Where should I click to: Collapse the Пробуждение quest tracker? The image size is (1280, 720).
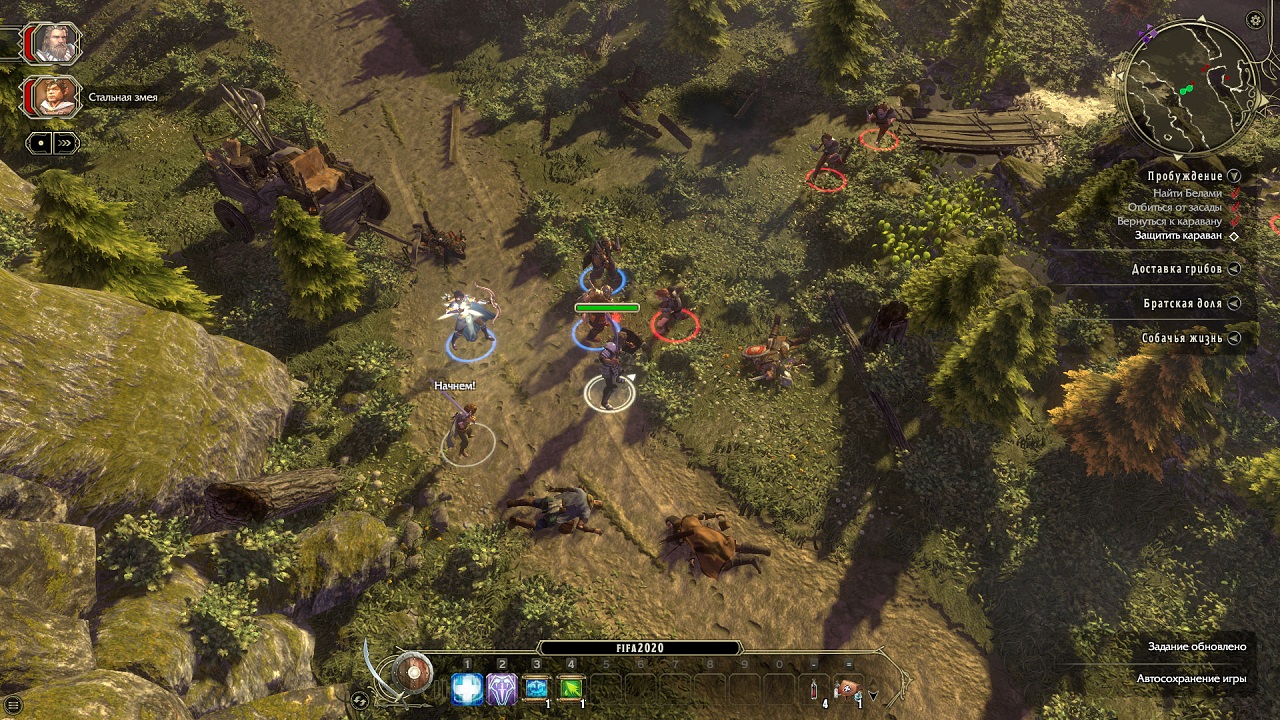(1234, 176)
